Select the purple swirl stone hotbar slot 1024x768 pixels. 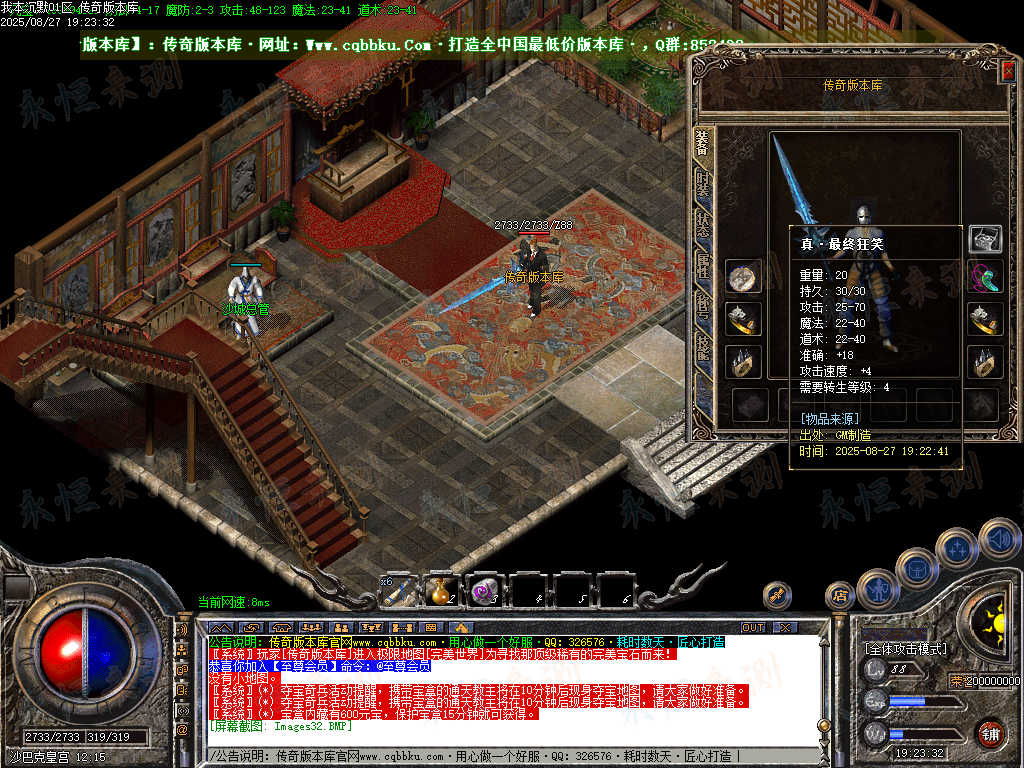click(485, 591)
